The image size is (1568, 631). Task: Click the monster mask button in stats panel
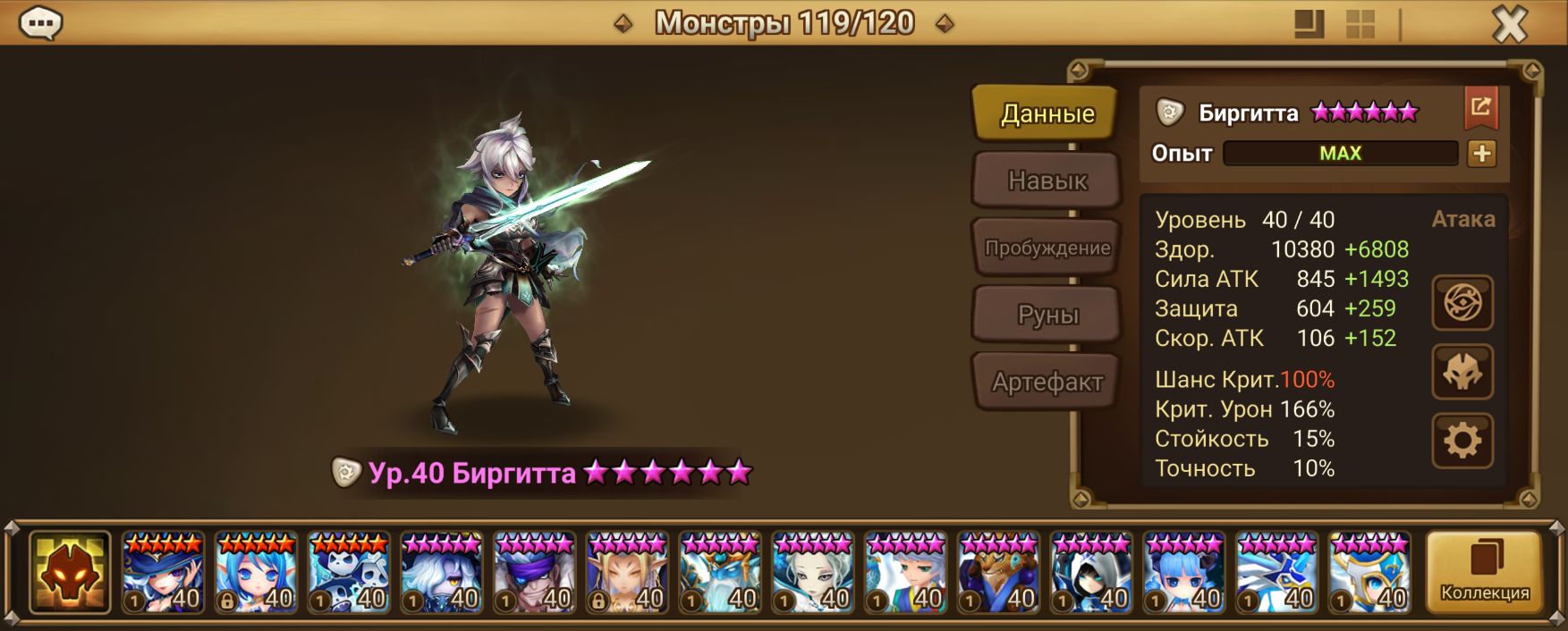click(x=1462, y=372)
